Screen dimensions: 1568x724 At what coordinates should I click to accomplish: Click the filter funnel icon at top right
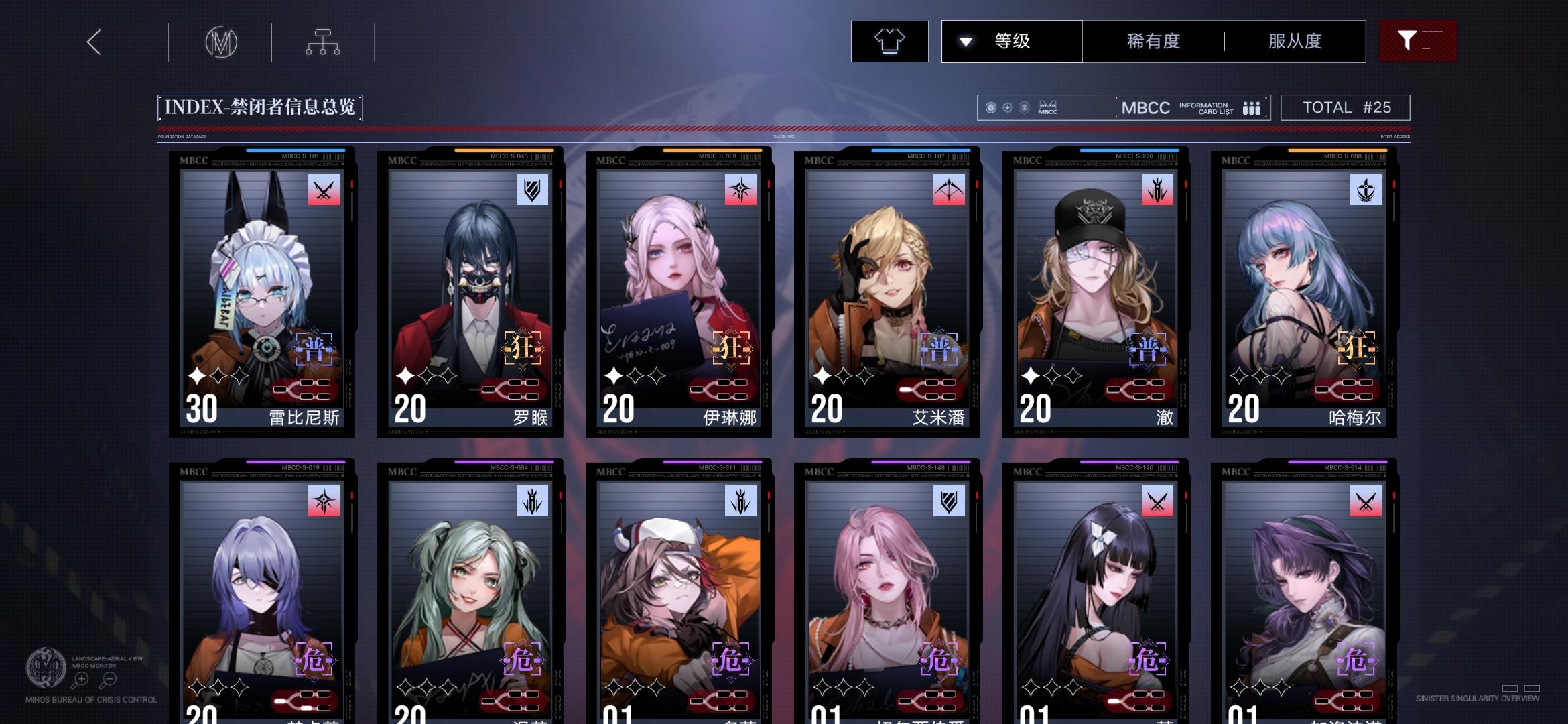coord(1418,41)
